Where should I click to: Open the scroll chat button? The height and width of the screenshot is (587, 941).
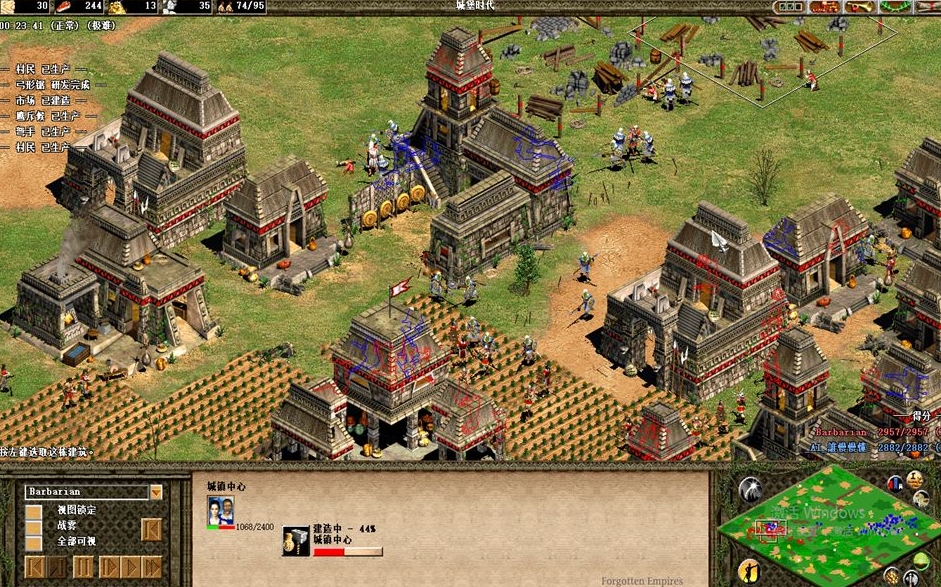[x=925, y=7]
